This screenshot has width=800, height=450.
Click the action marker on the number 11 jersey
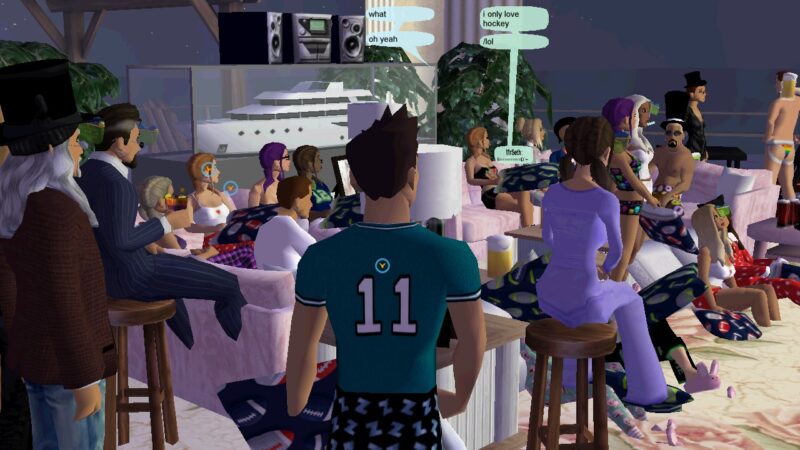pyautogui.click(x=381, y=264)
